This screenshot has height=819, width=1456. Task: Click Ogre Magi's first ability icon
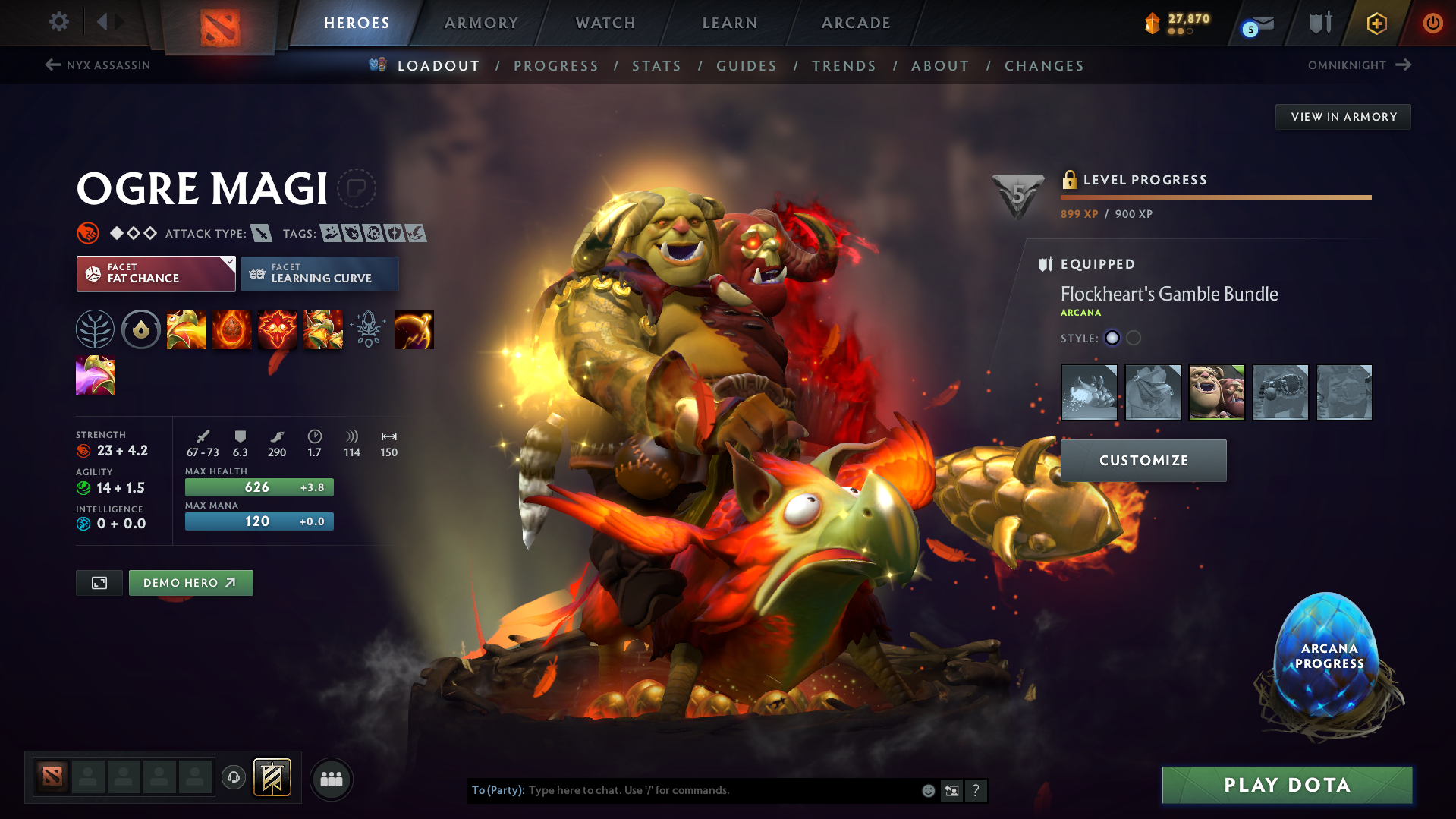point(187,329)
